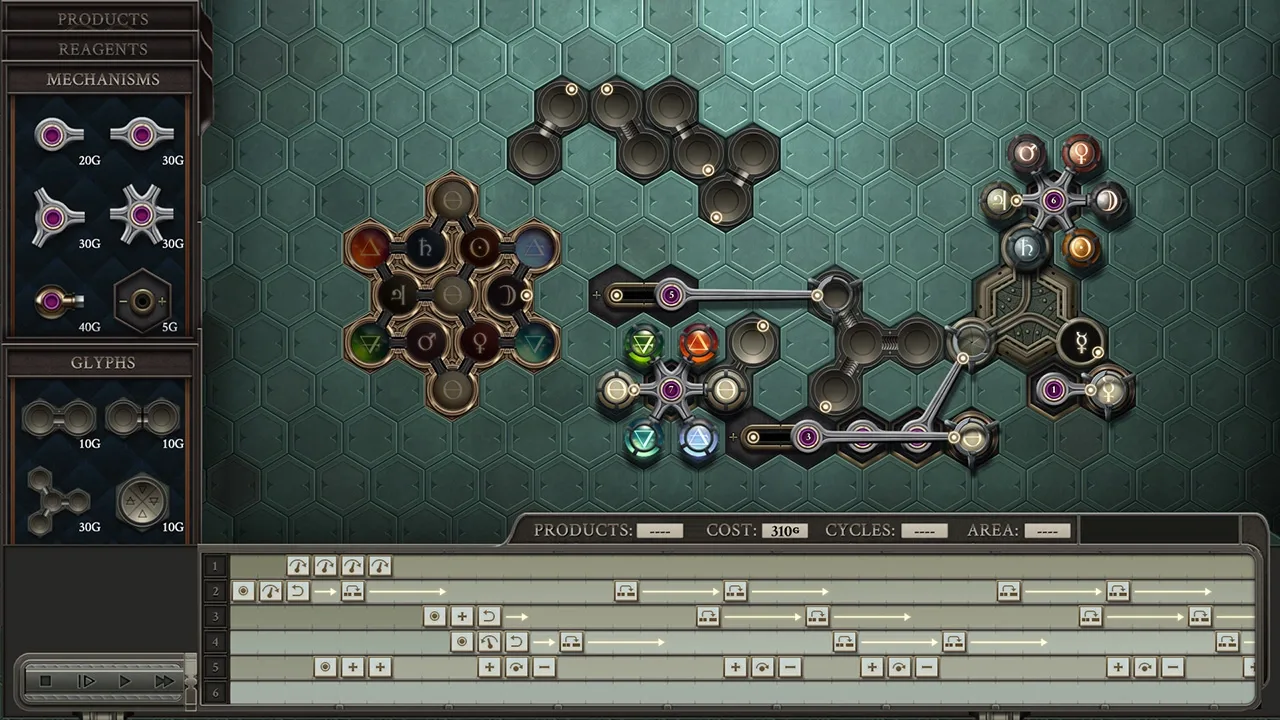Viewport: 1280px width, 720px height.
Task: Select arm 6 empty program row
Action: [215, 692]
